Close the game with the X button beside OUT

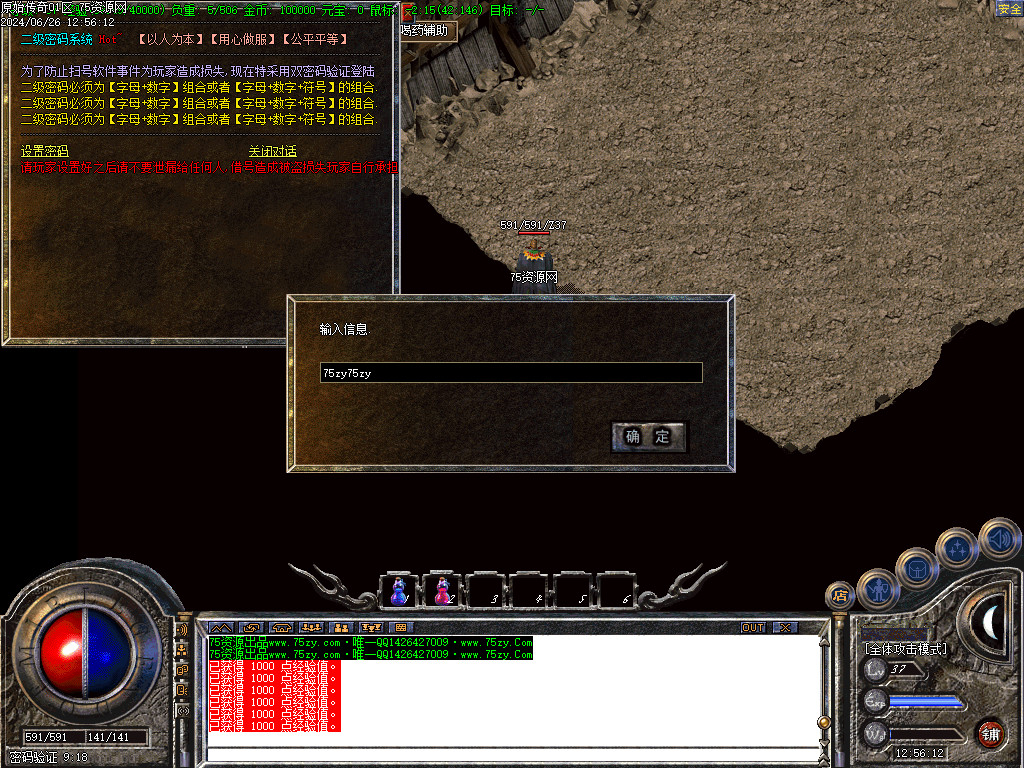786,627
